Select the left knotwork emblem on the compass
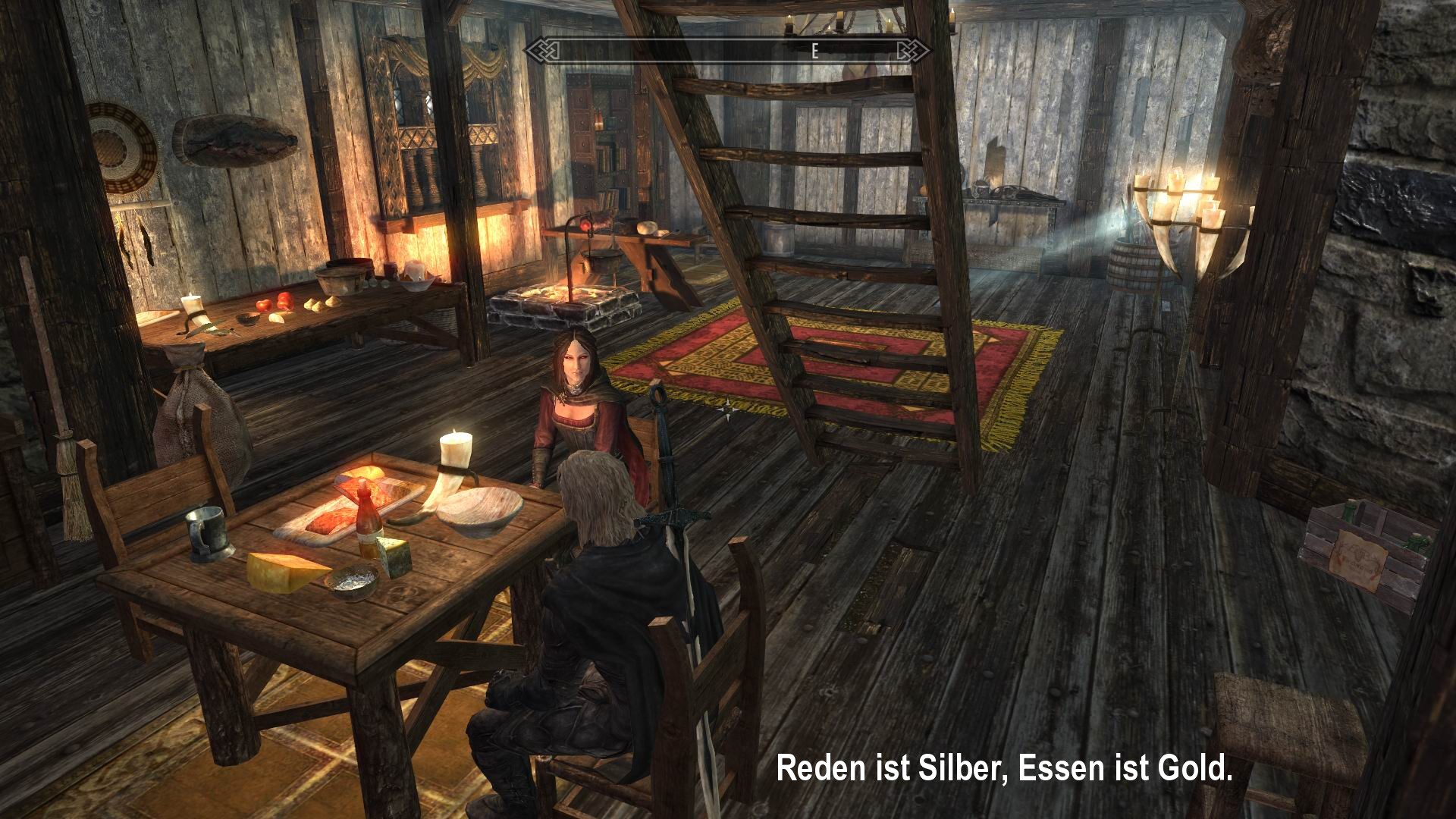 (x=546, y=51)
